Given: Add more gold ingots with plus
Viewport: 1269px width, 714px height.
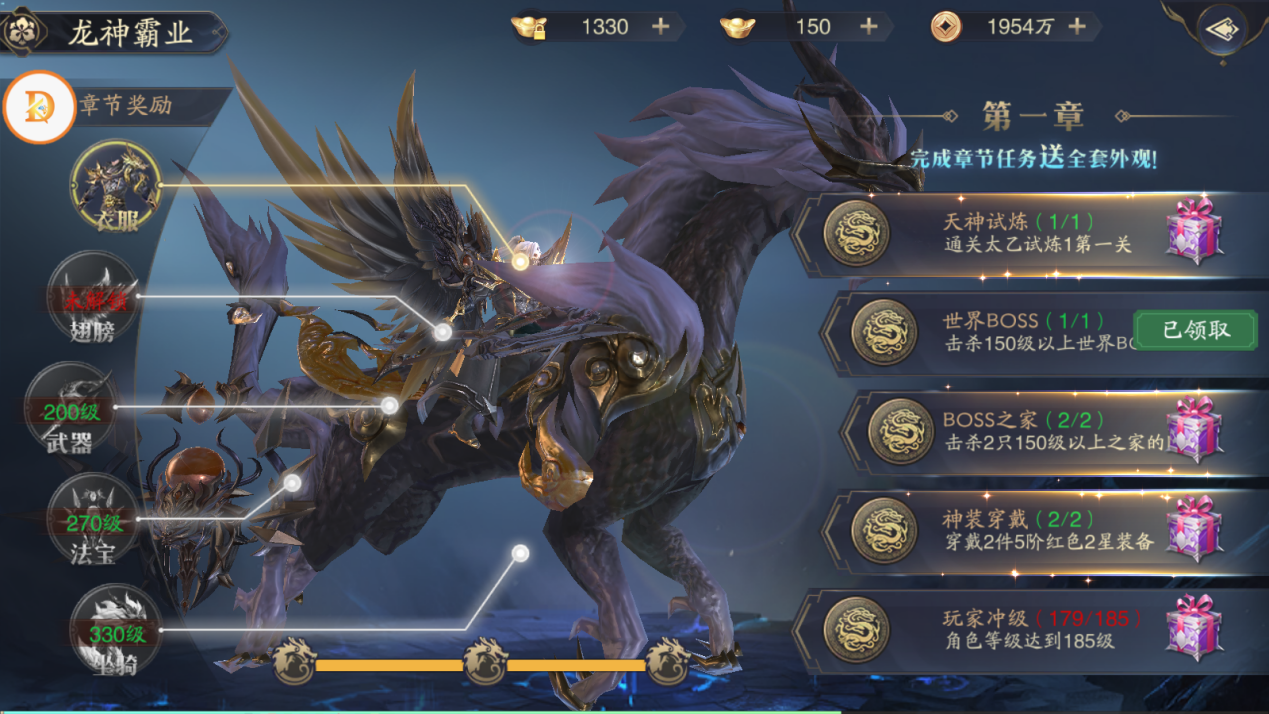Looking at the screenshot, I should pos(868,27).
